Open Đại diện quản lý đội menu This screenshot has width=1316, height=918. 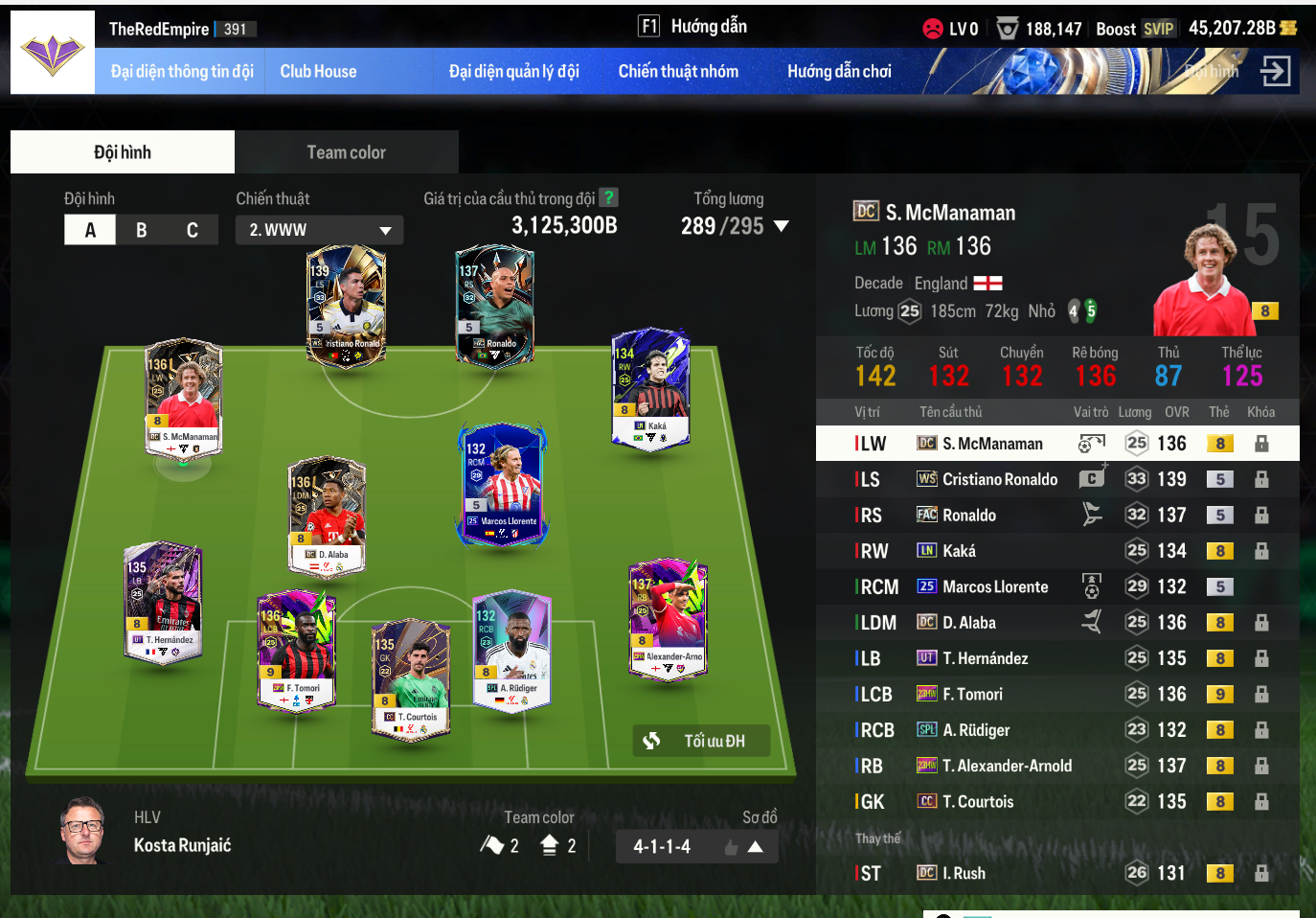tap(514, 72)
